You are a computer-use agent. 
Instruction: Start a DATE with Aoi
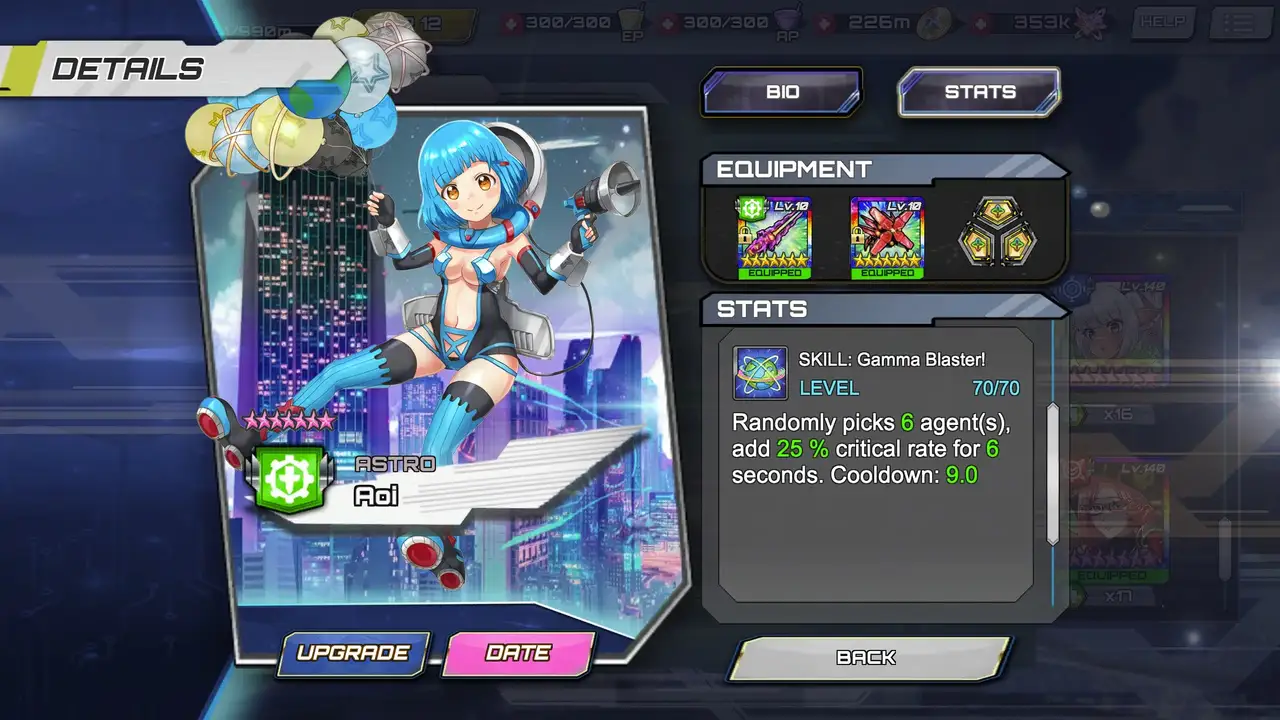pyautogui.click(x=518, y=653)
